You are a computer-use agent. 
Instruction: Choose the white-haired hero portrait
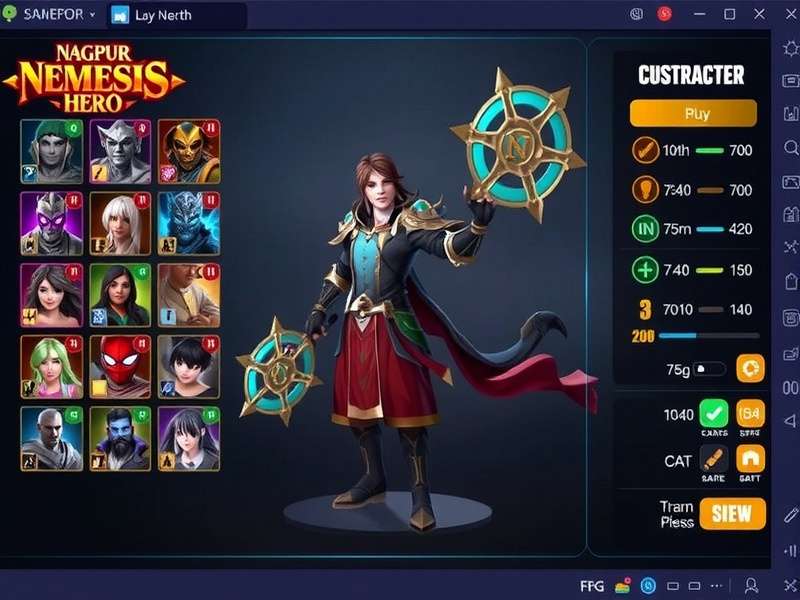tap(120, 223)
